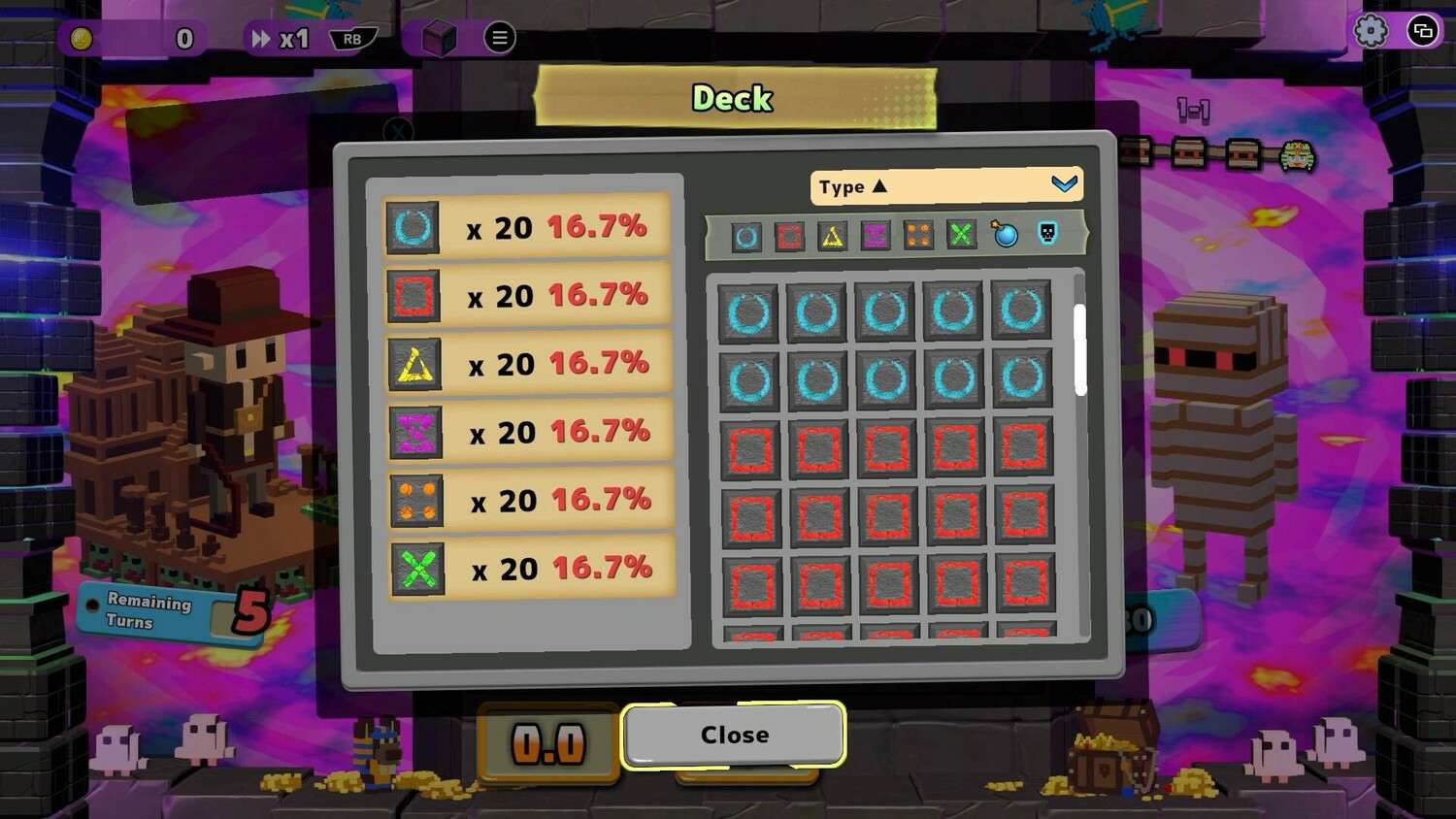Filter deck by orange four-dot tiles
The width and height of the screenshot is (1456, 819).
917,235
